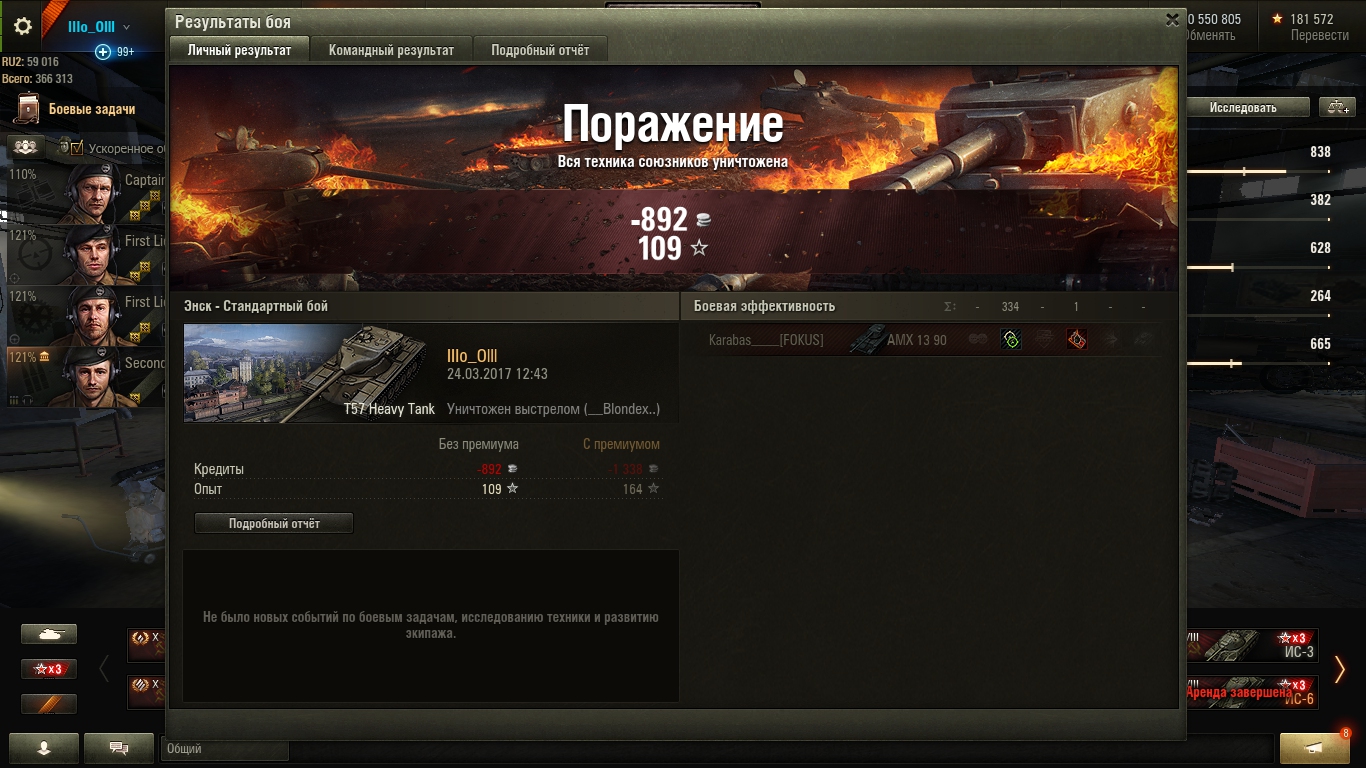
Task: Open the contacts list button
Action: 43,747
